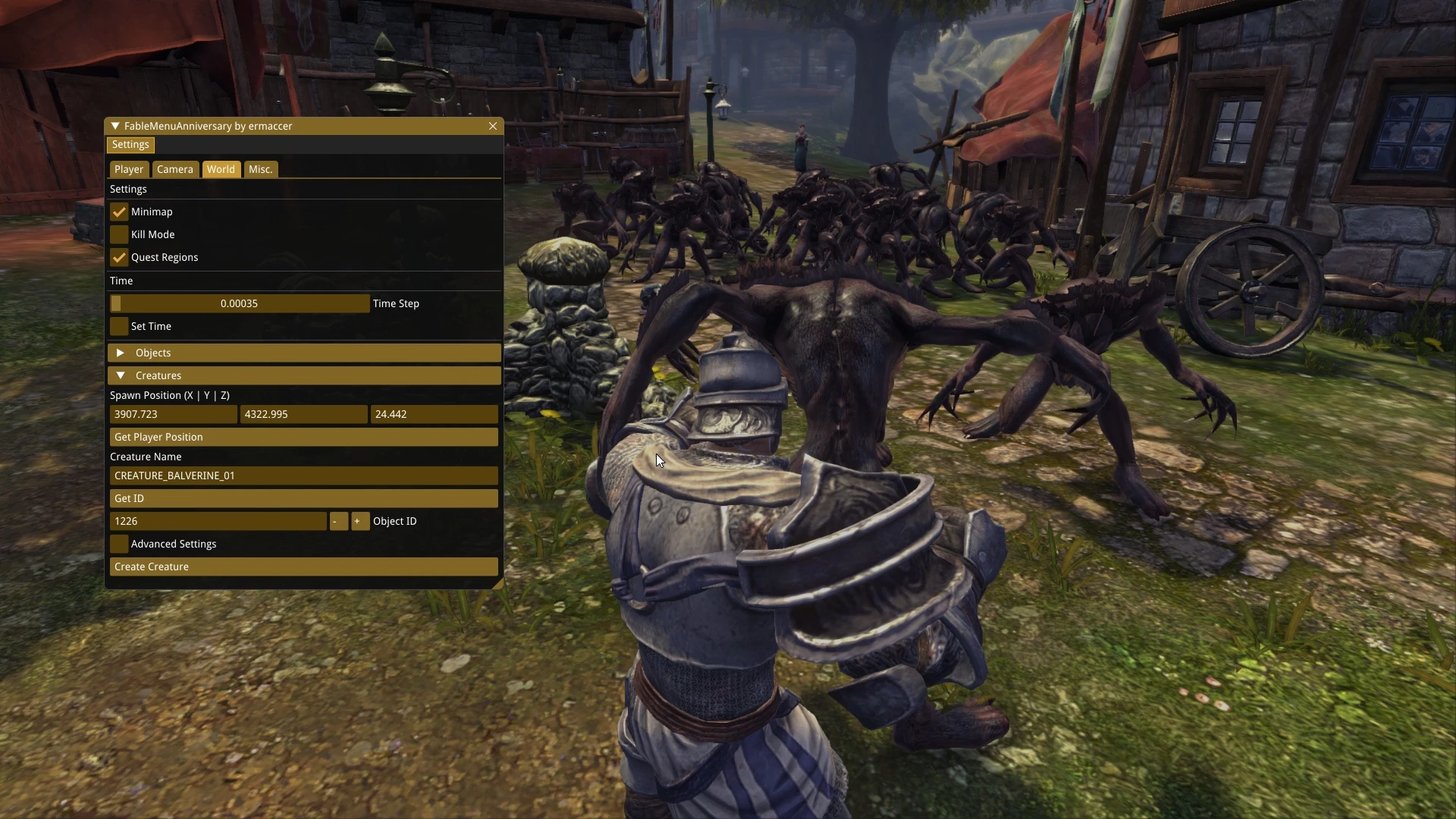Enable Kill Mode checkbox
Viewport: 1456px width, 819px height.
point(119,235)
